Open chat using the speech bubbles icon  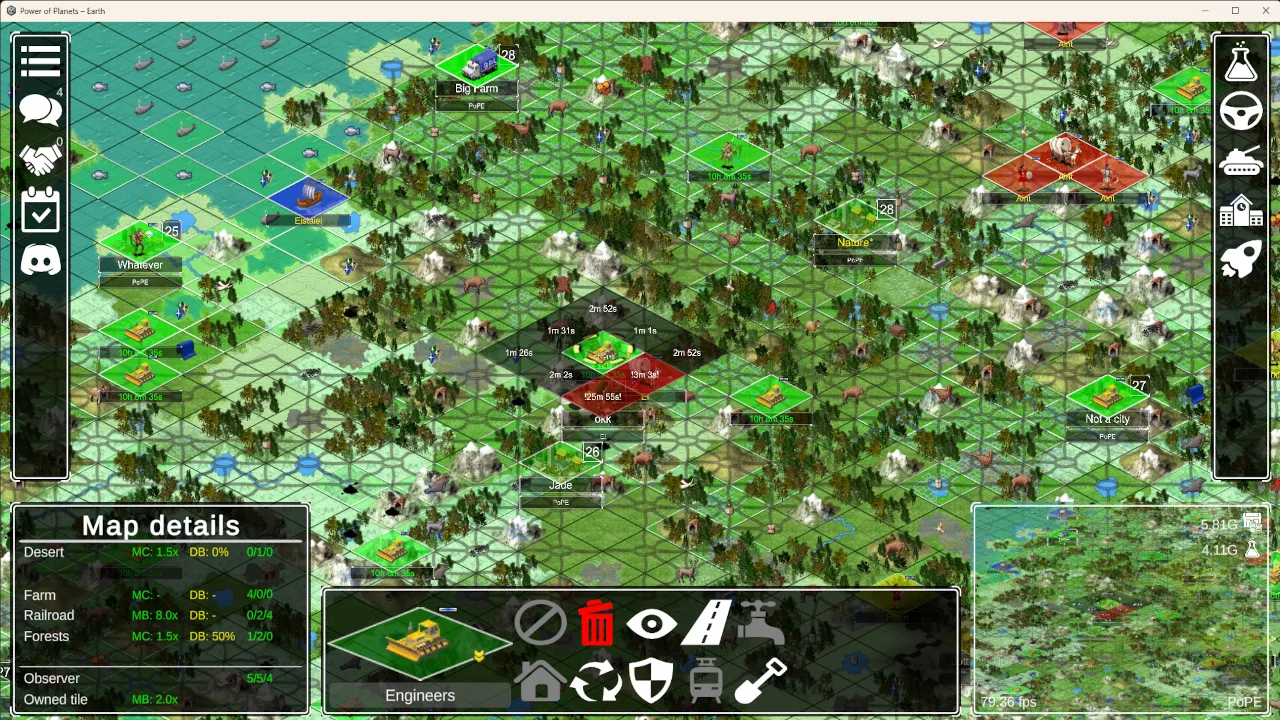click(40, 110)
